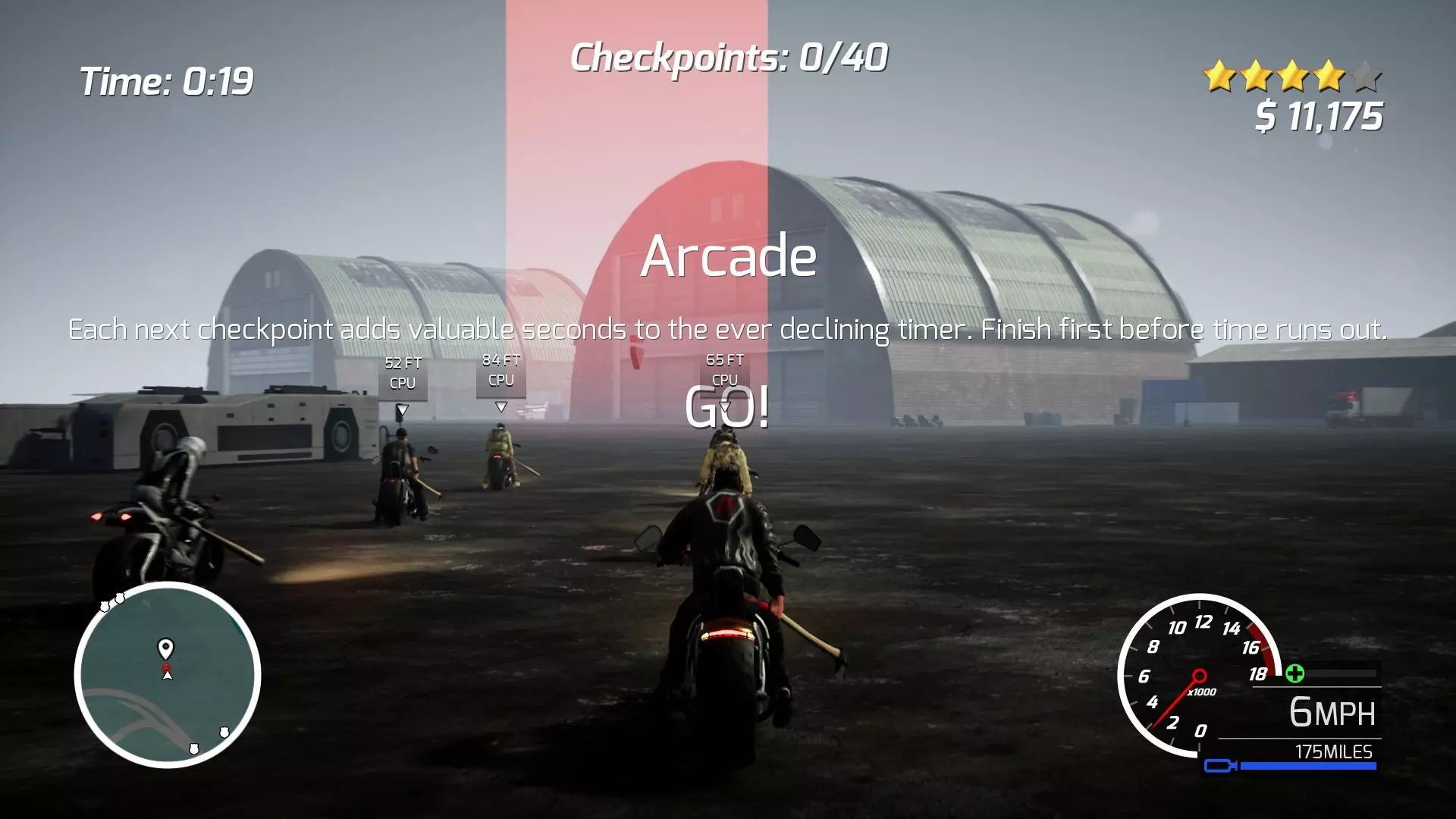This screenshot has height=819, width=1456.
Task: Click the circular minimap
Action: (168, 675)
